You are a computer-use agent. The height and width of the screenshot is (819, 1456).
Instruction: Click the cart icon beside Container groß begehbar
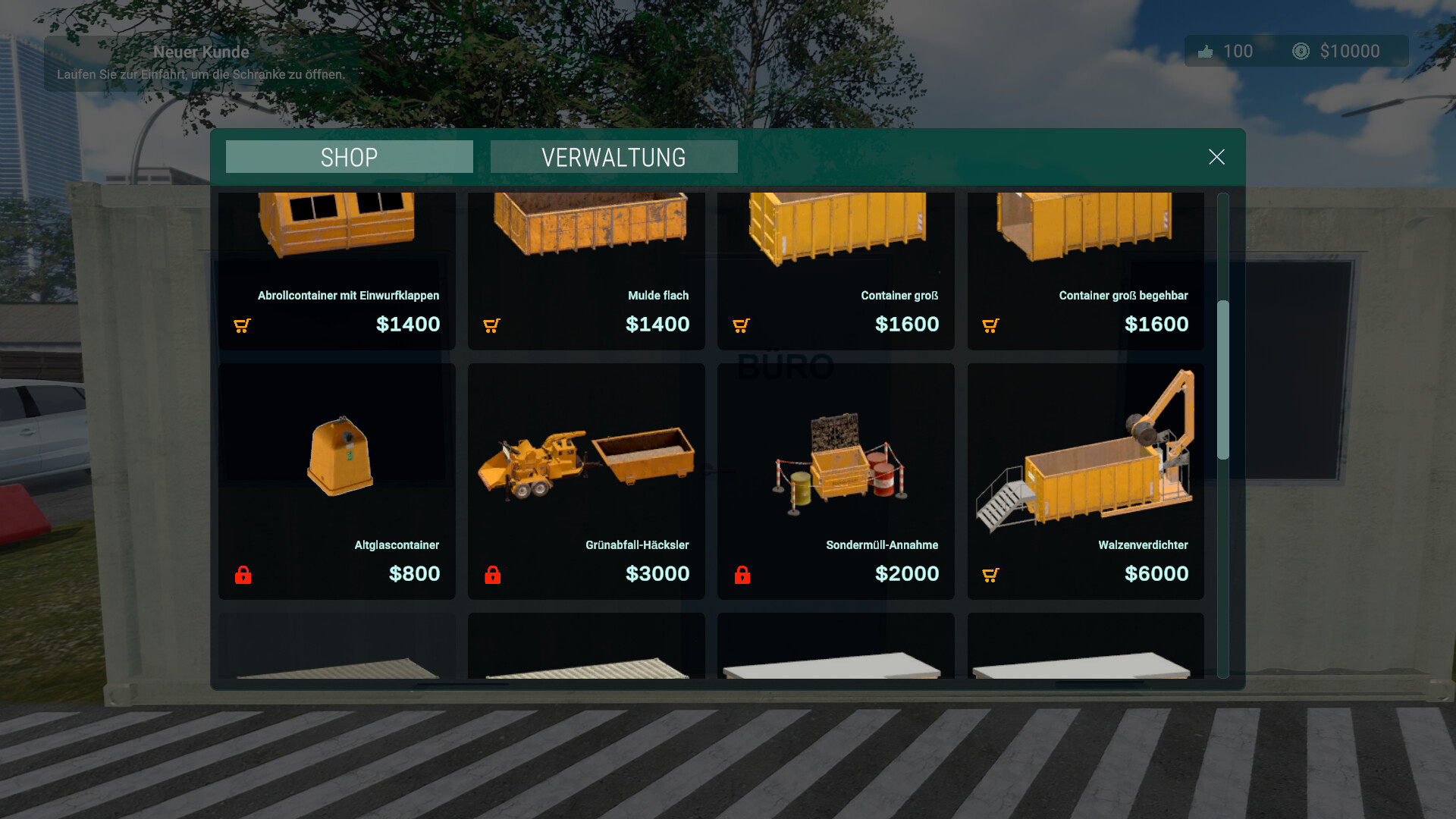pos(990,325)
